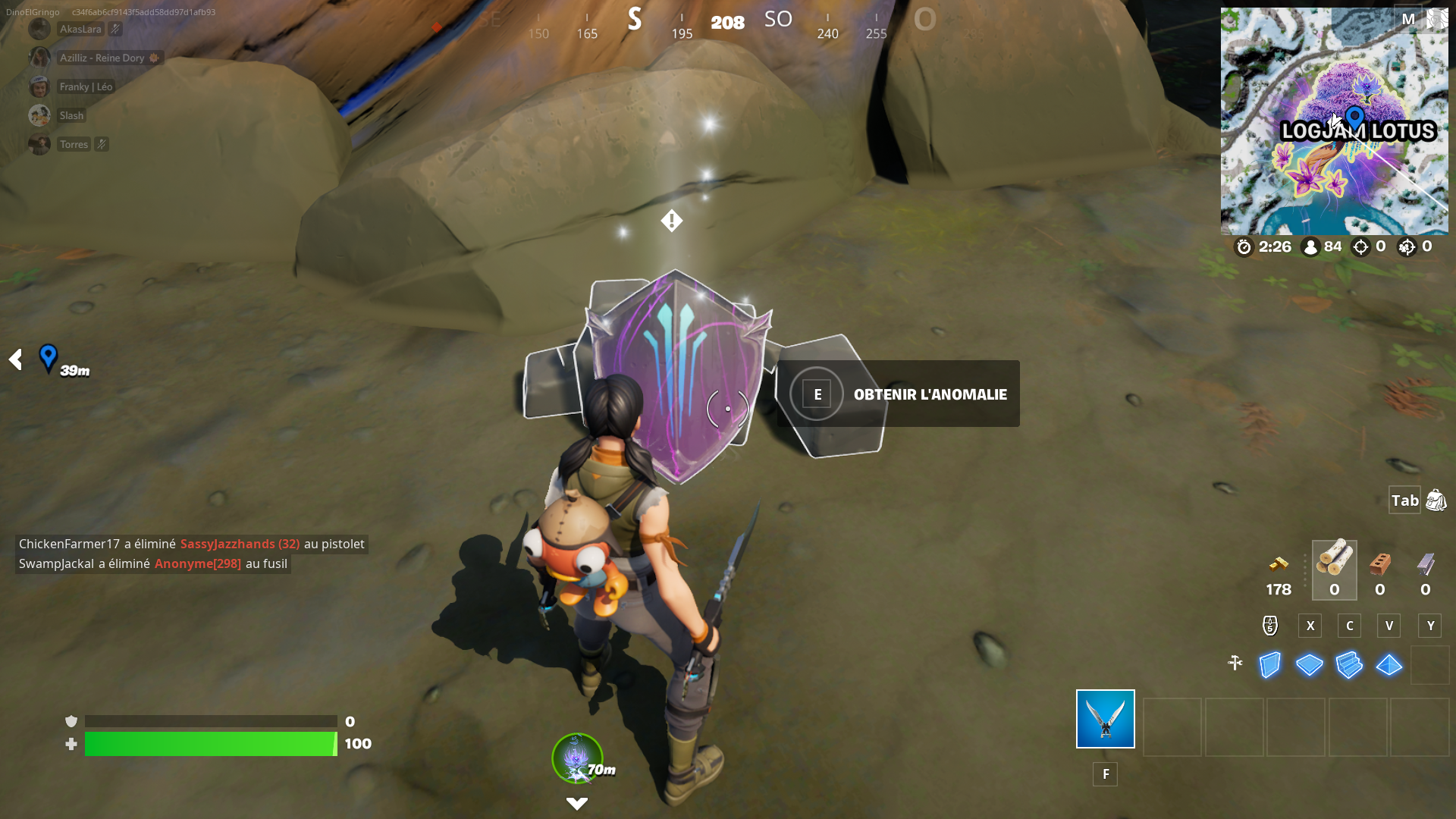Select the equipped pickaxe slot icon
Viewport: 1456px width, 819px height.
(x=1104, y=718)
